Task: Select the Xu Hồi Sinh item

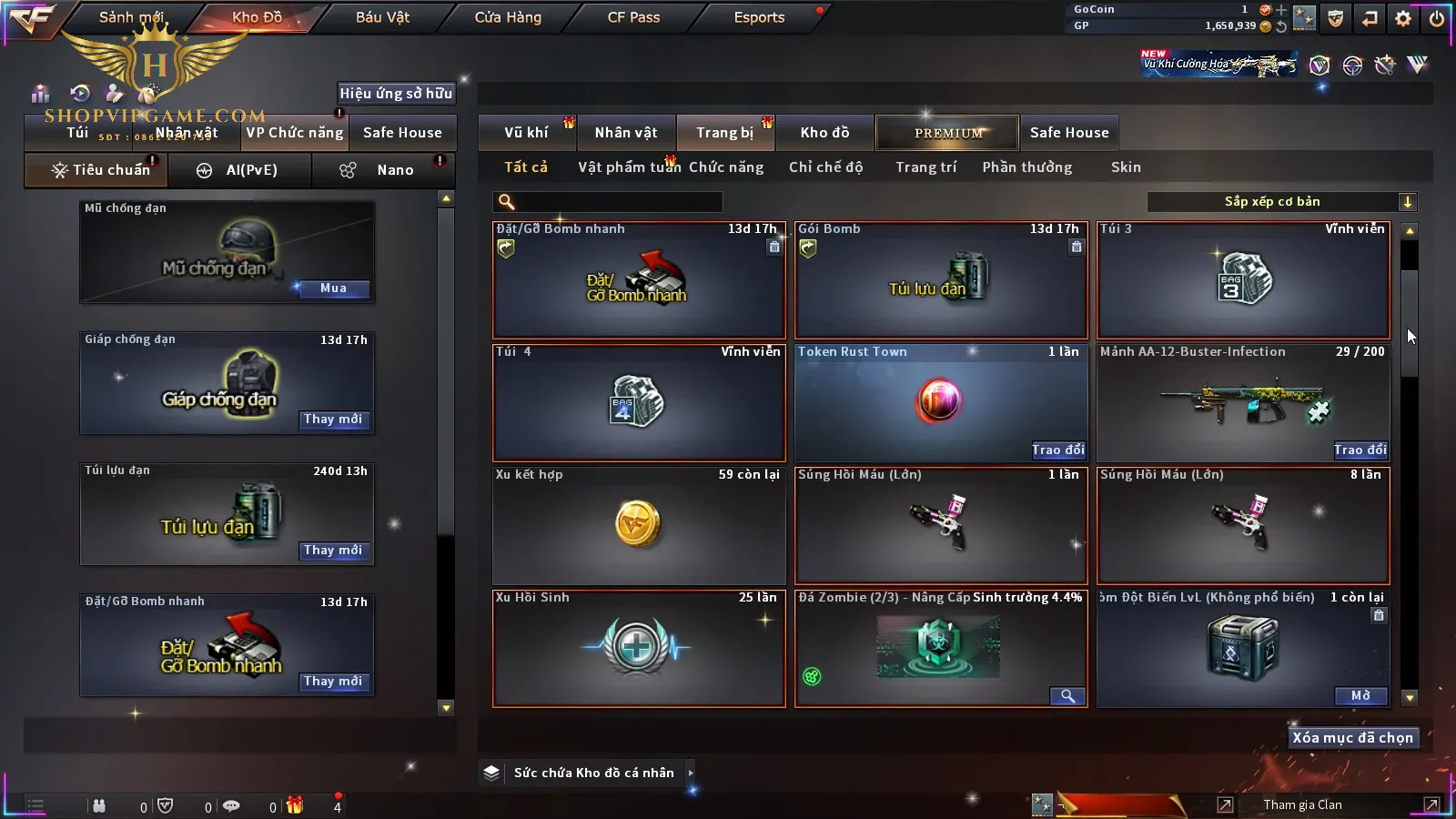Action: point(638,649)
